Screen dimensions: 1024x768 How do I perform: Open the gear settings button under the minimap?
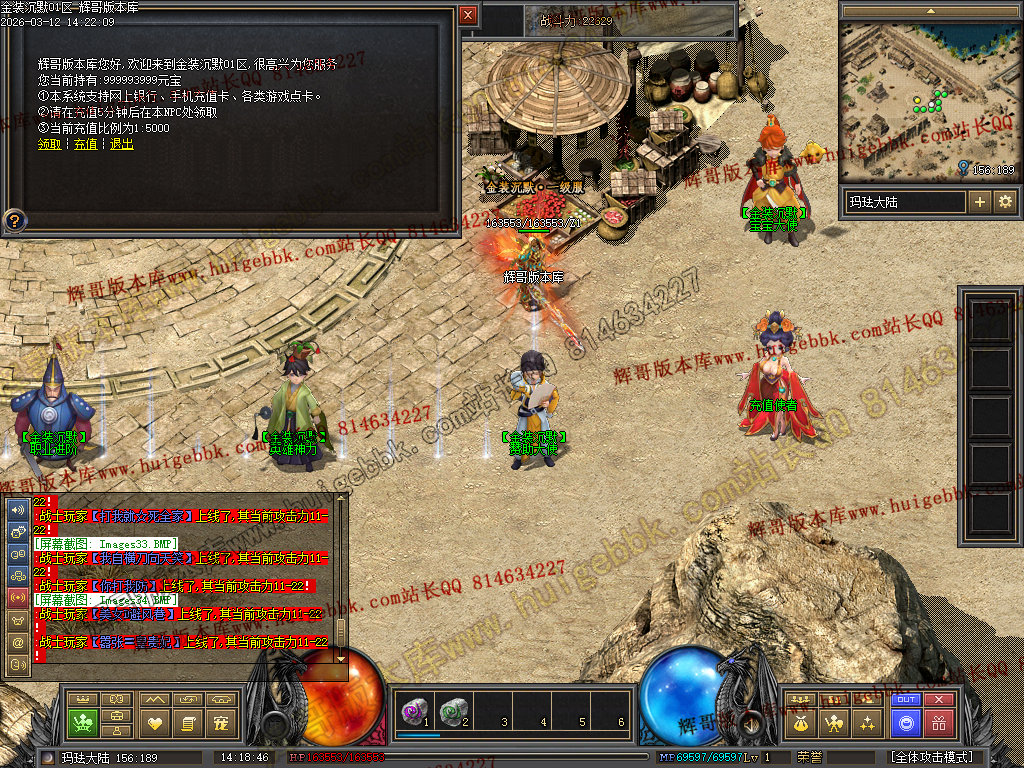(1005, 202)
